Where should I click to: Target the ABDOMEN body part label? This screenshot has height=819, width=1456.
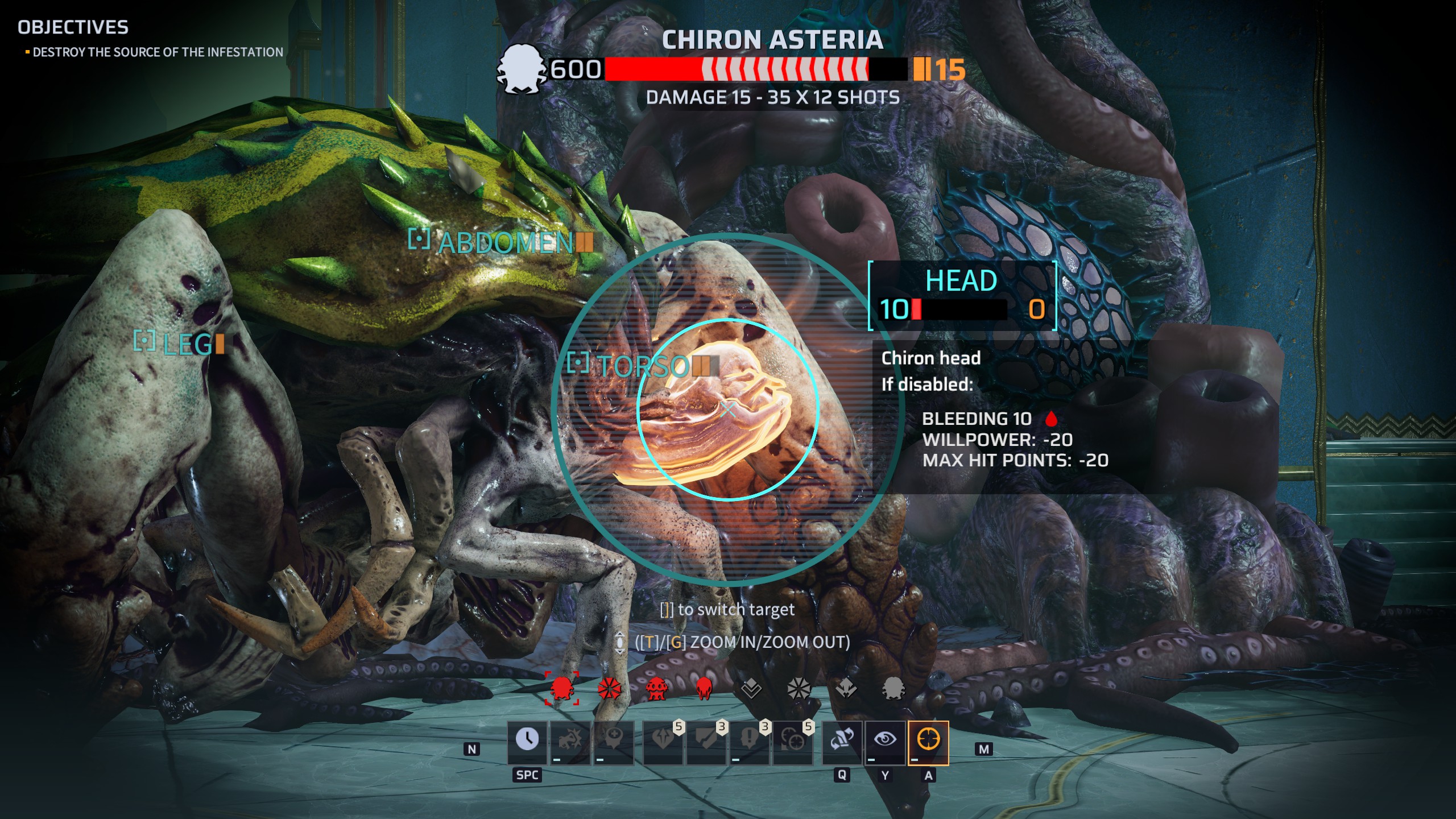(x=505, y=243)
